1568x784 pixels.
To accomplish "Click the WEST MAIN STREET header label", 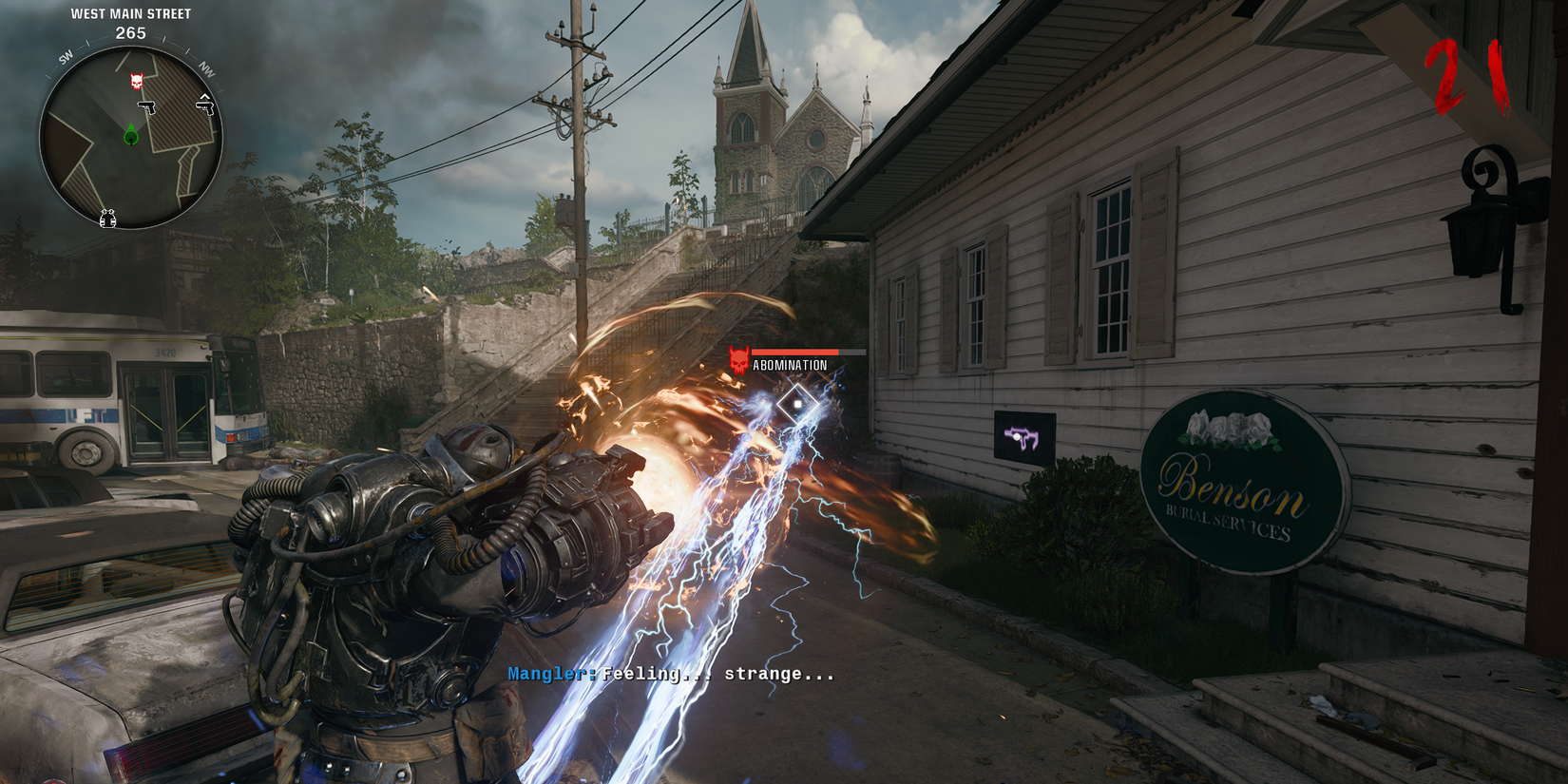I will pos(130,13).
